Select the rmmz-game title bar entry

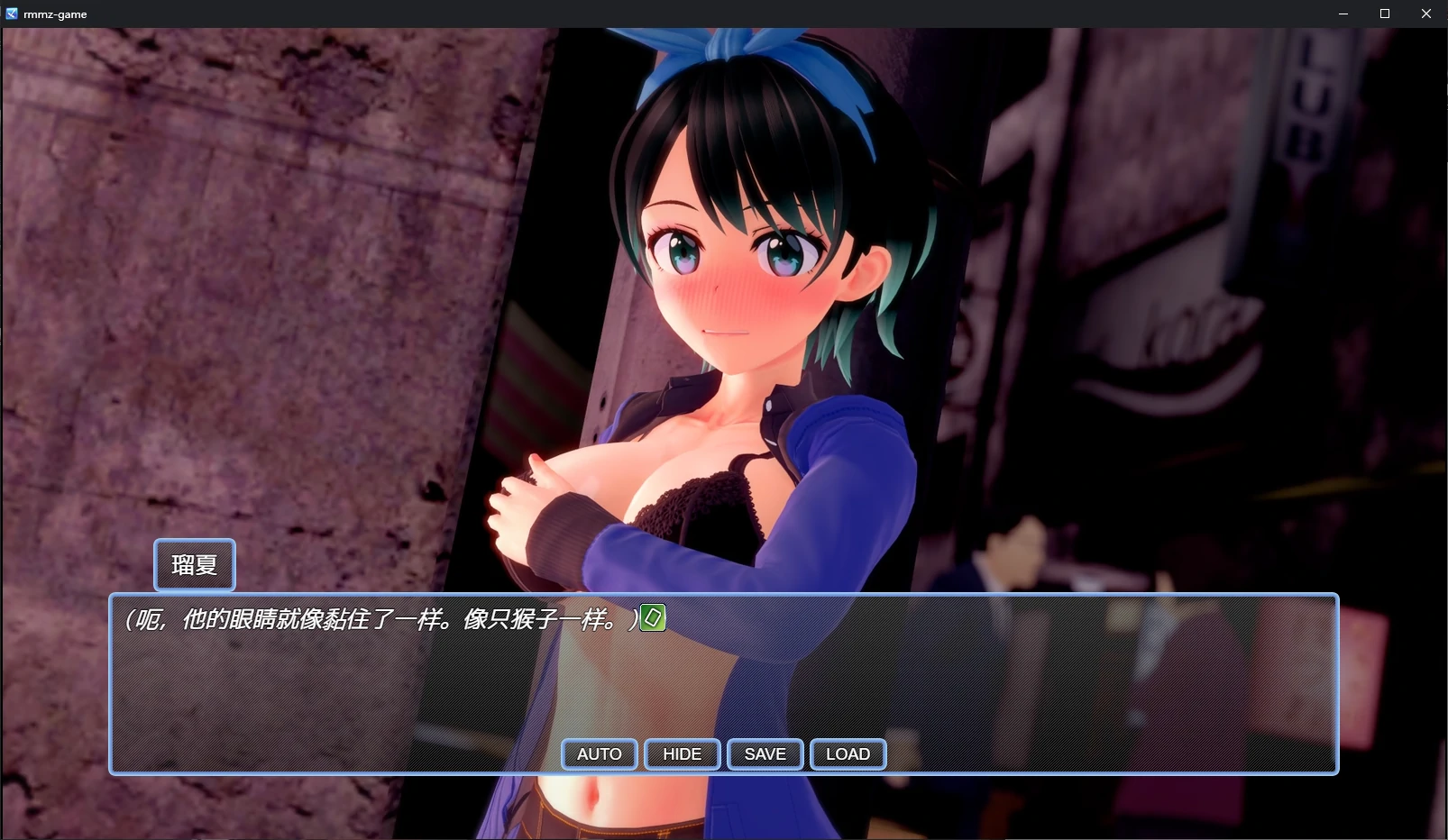tap(54, 14)
